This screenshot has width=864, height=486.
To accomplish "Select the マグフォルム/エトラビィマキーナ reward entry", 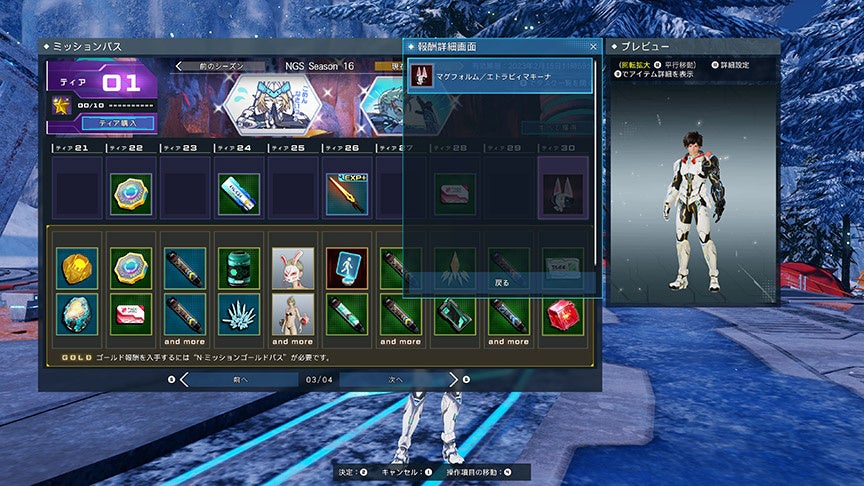I will click(x=500, y=79).
